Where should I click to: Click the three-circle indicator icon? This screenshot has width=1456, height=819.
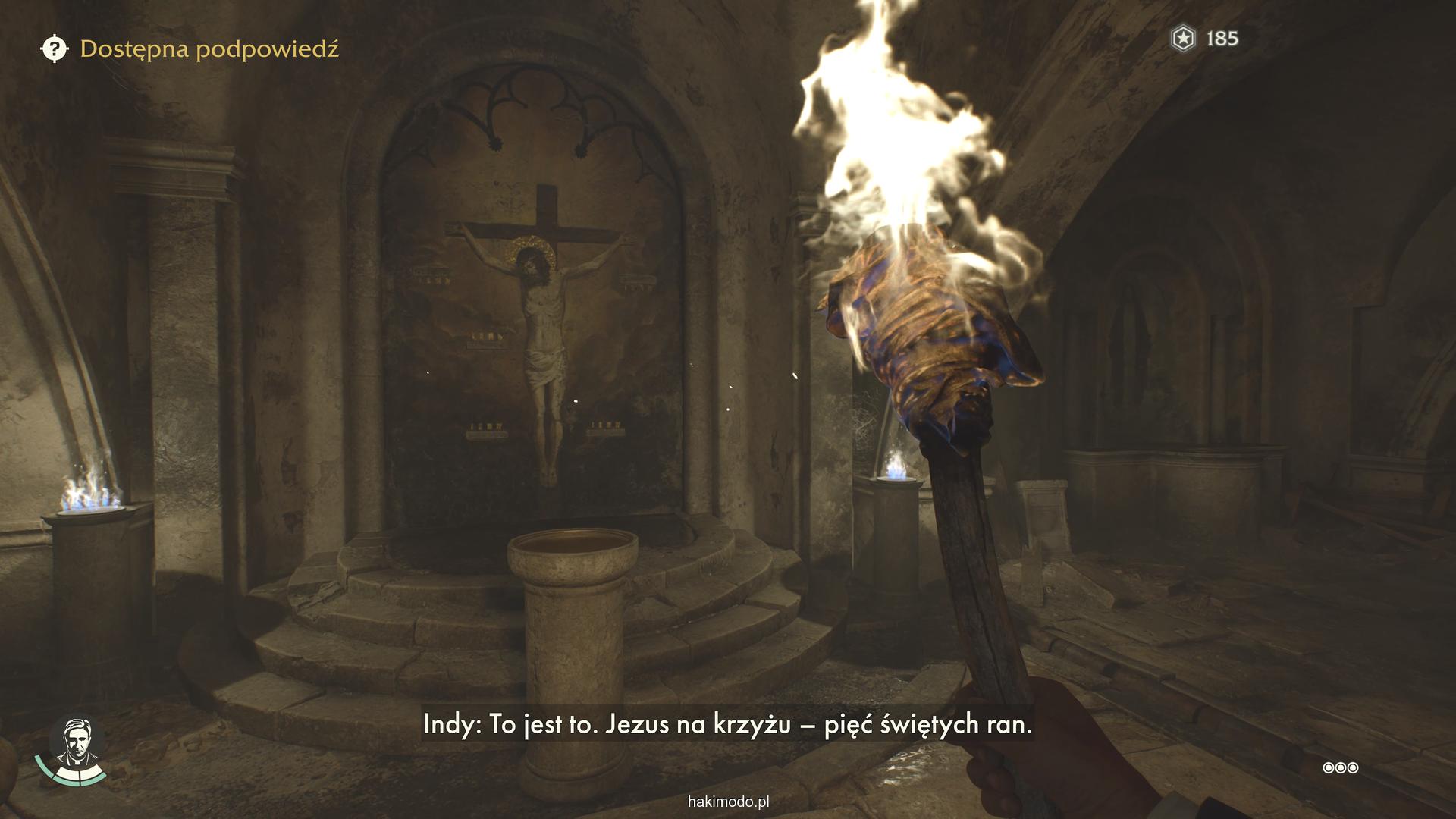click(x=1340, y=768)
